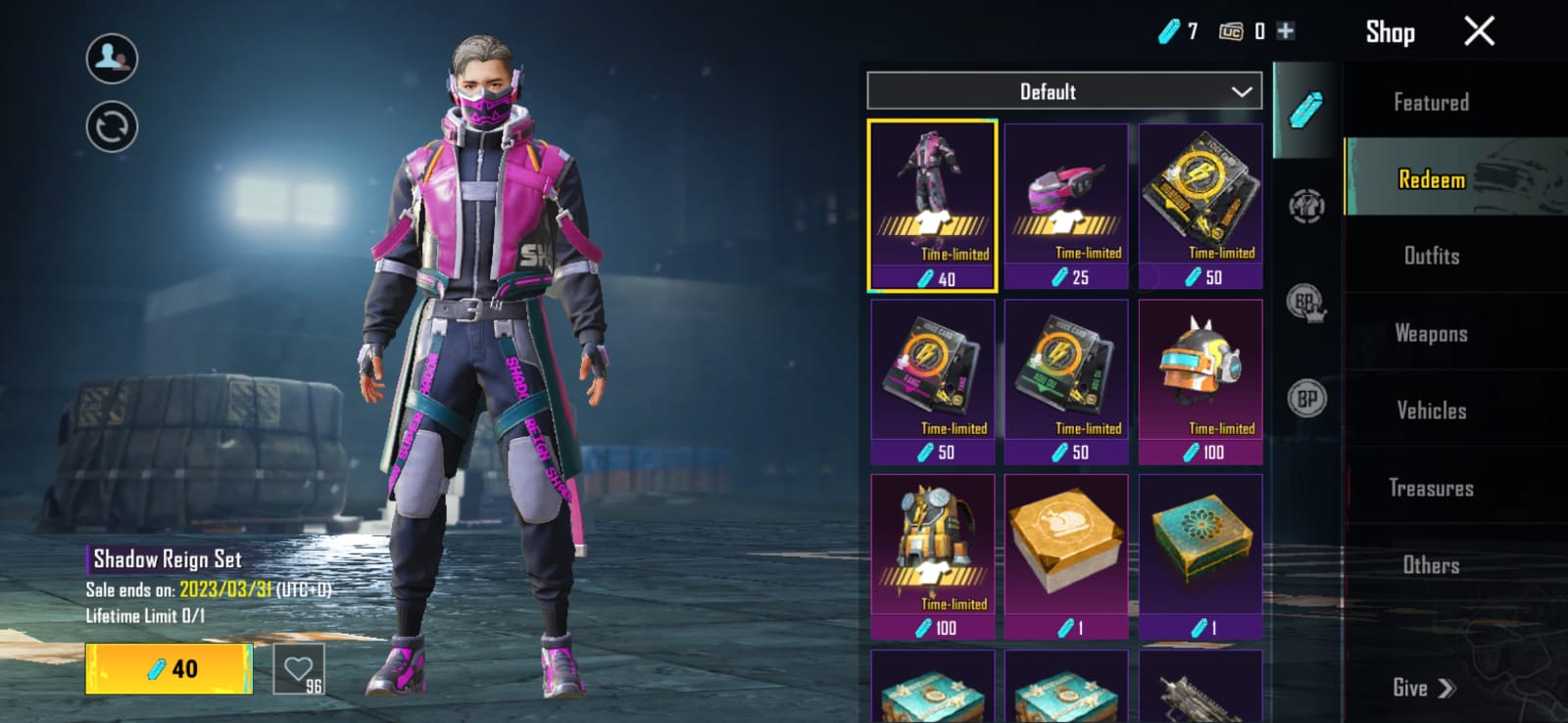Buy Shadow Reign Set for 40 tokens

pyautogui.click(x=169, y=669)
